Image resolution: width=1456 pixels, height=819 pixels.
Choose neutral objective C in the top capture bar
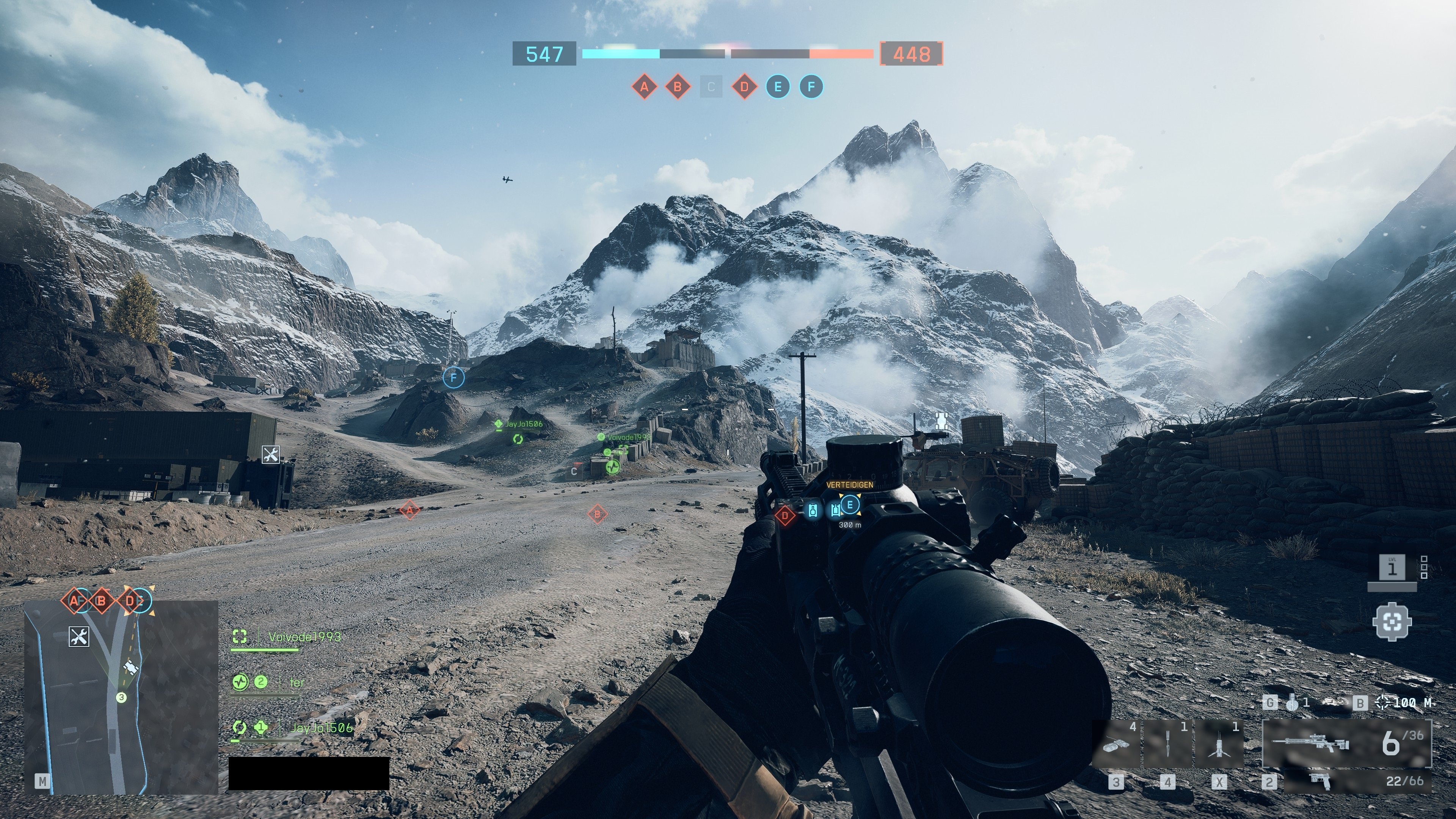711,87
